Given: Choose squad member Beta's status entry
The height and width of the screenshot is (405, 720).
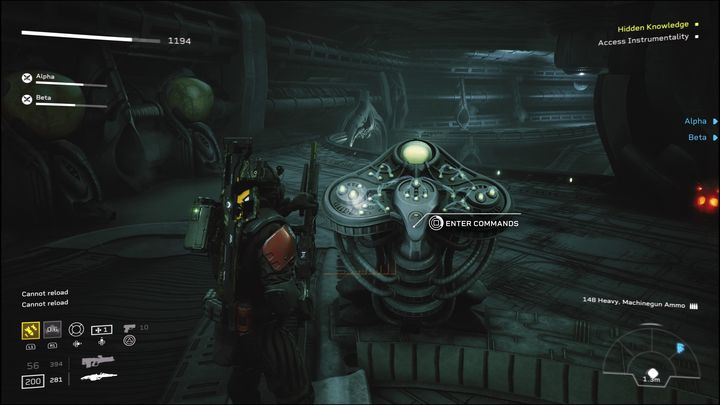Looking at the screenshot, I should click(x=44, y=98).
